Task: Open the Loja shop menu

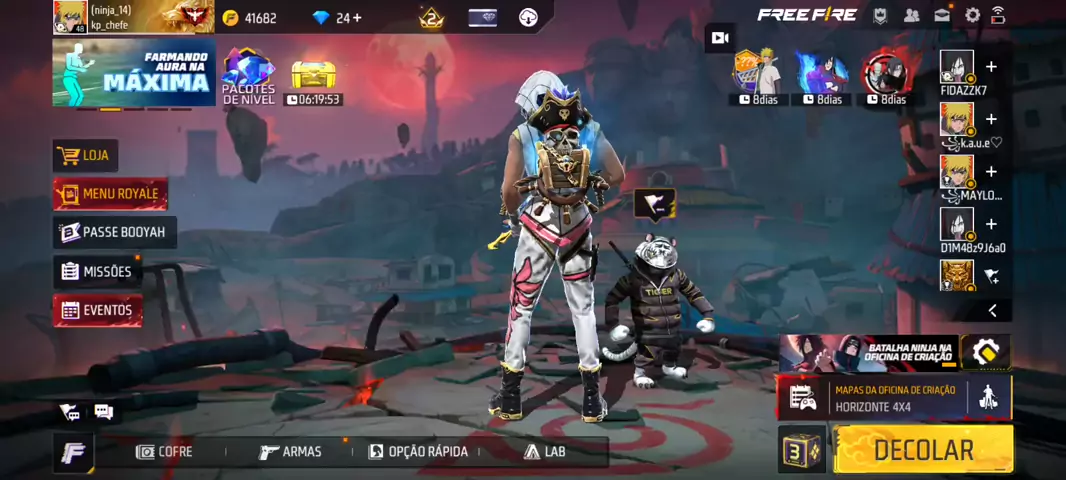Action: [x=85, y=155]
